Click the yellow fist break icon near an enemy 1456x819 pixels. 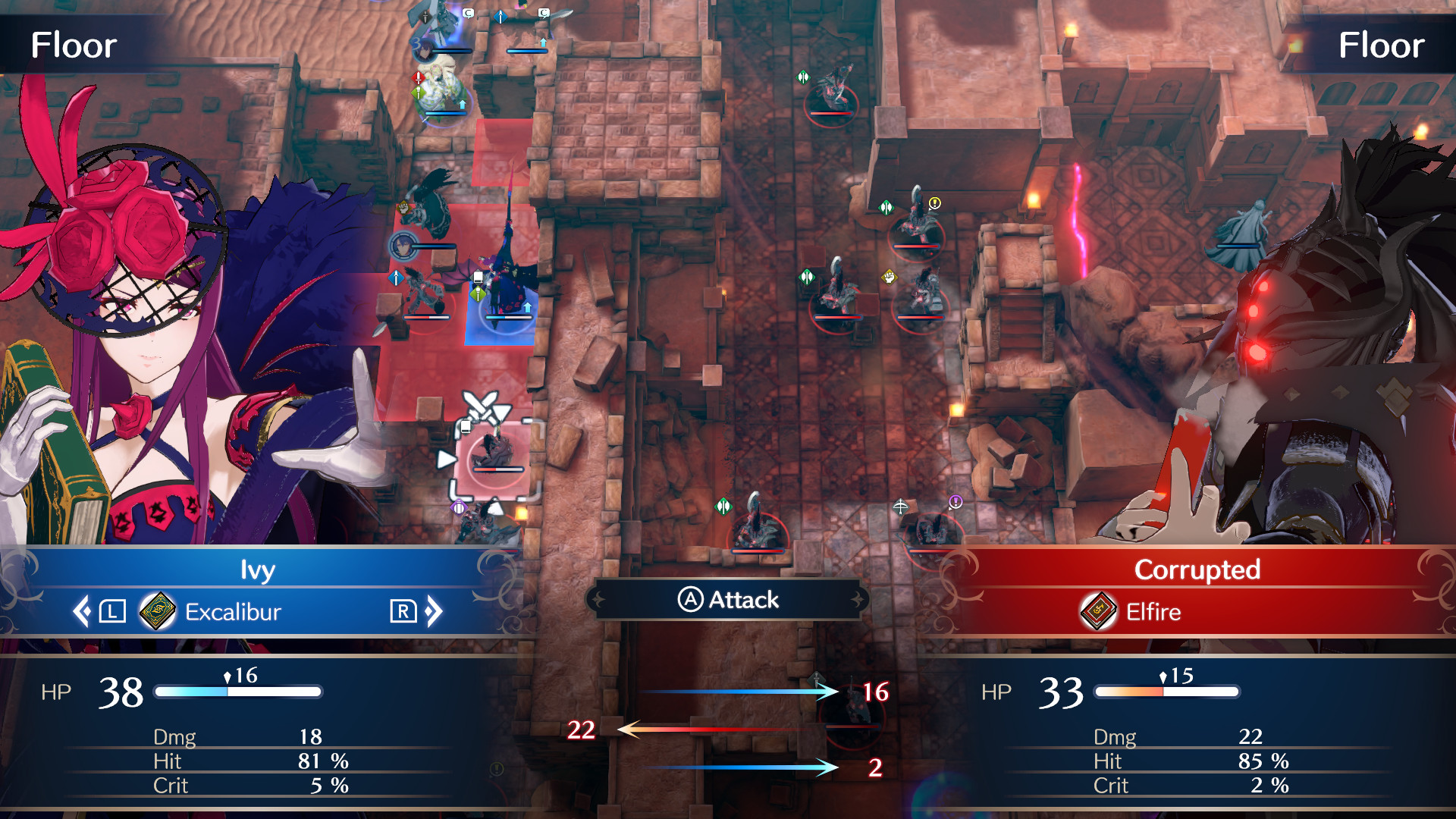pos(889,277)
